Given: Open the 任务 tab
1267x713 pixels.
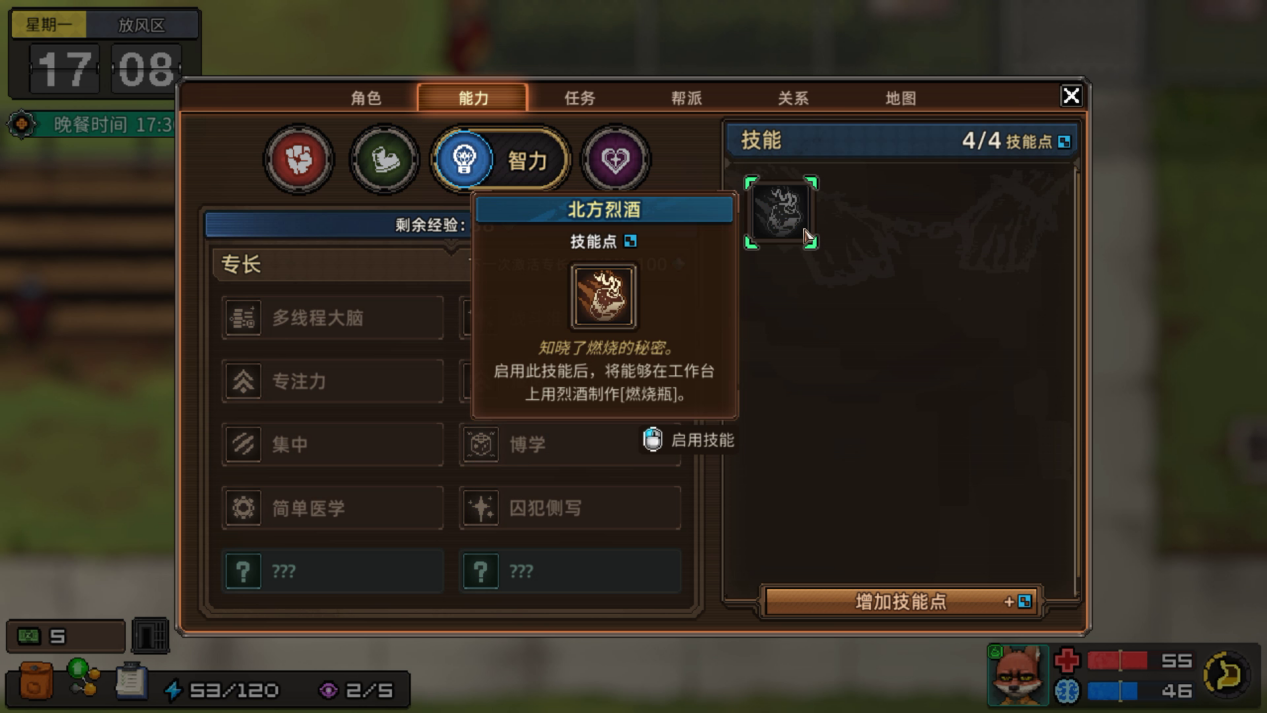Looking at the screenshot, I should click(x=580, y=98).
